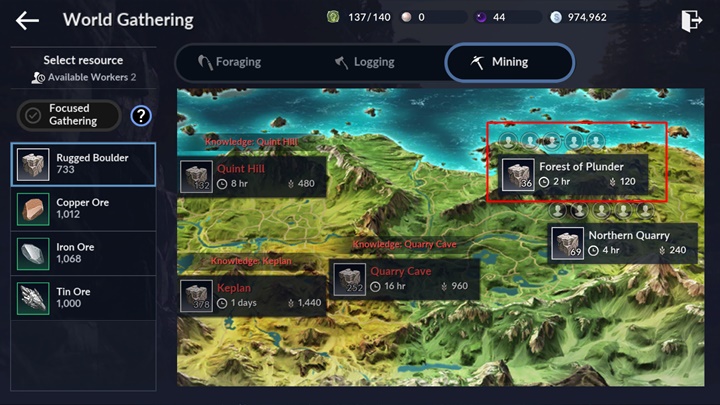Open the Focused Gathering help question mark
The height and width of the screenshot is (405, 720).
click(x=141, y=115)
